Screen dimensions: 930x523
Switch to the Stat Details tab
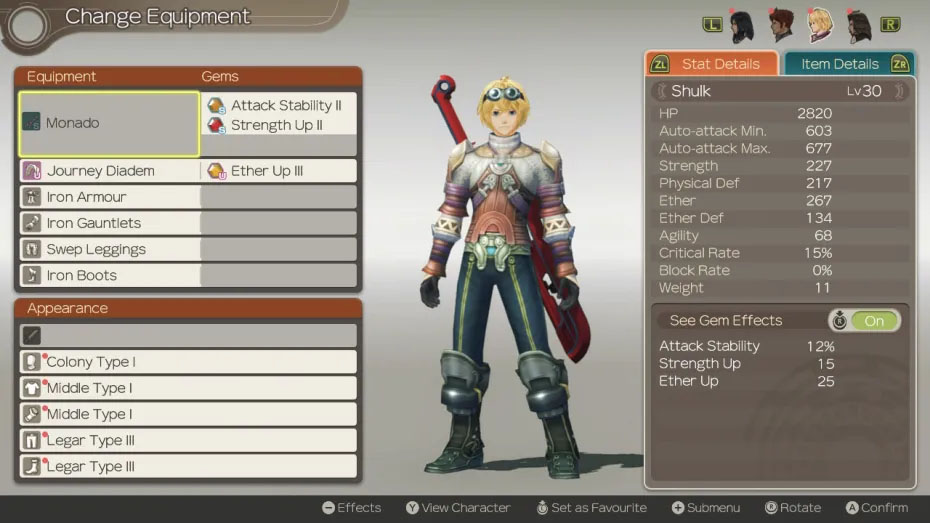711,64
